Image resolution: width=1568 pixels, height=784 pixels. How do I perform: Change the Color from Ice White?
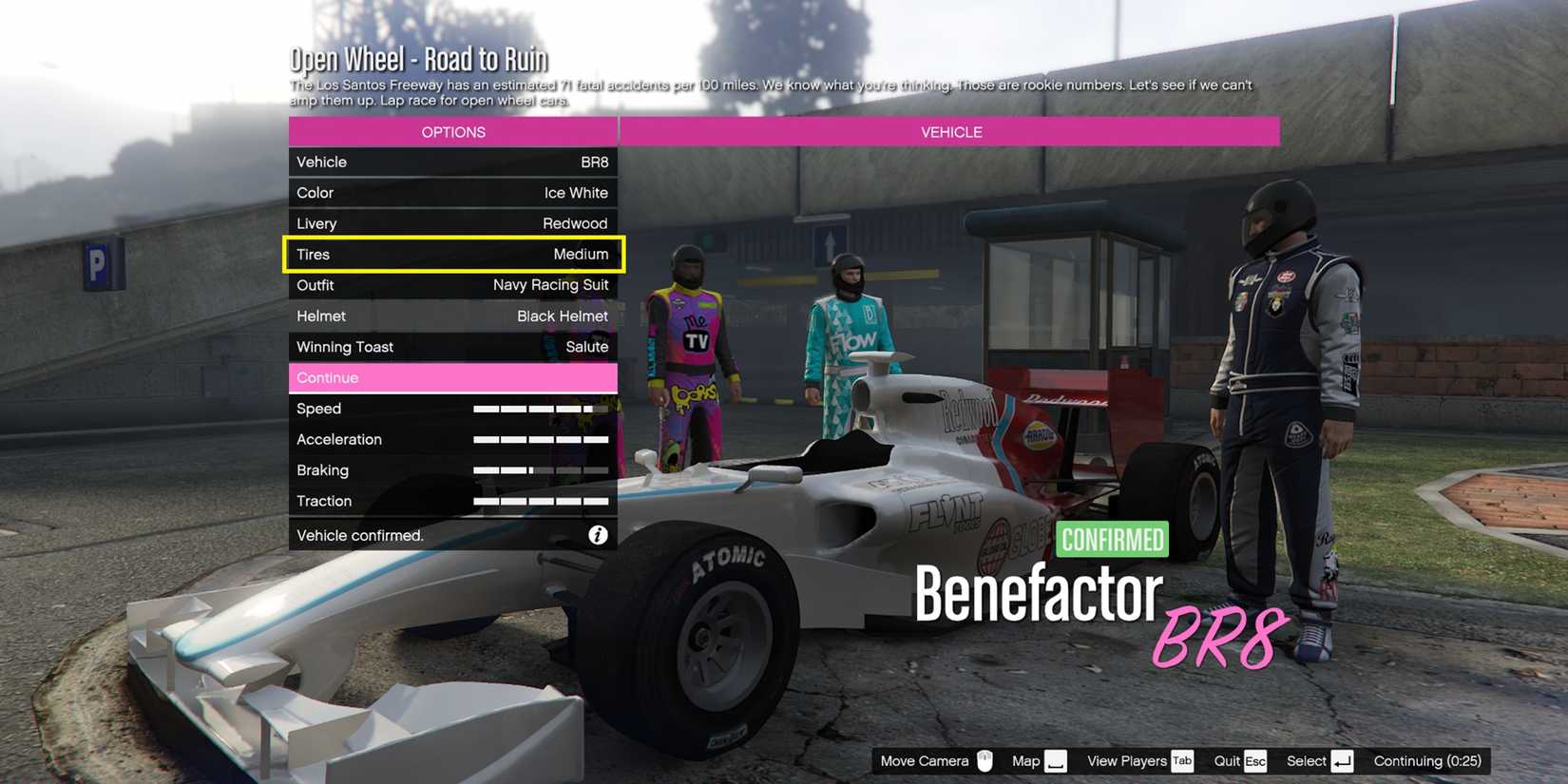(453, 192)
